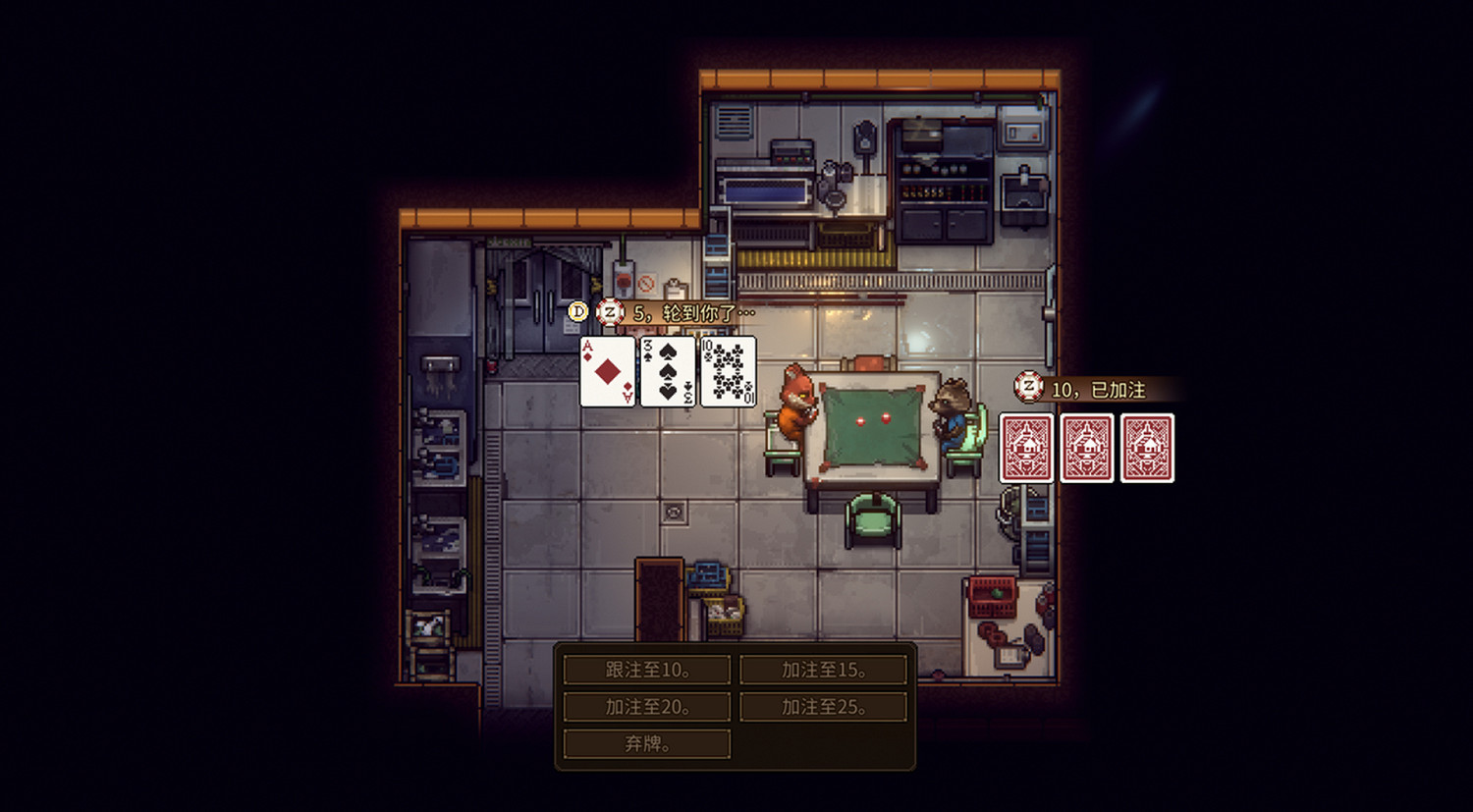Click the raccoon opponent across the table
Screen dimensions: 1473x812
951,412
